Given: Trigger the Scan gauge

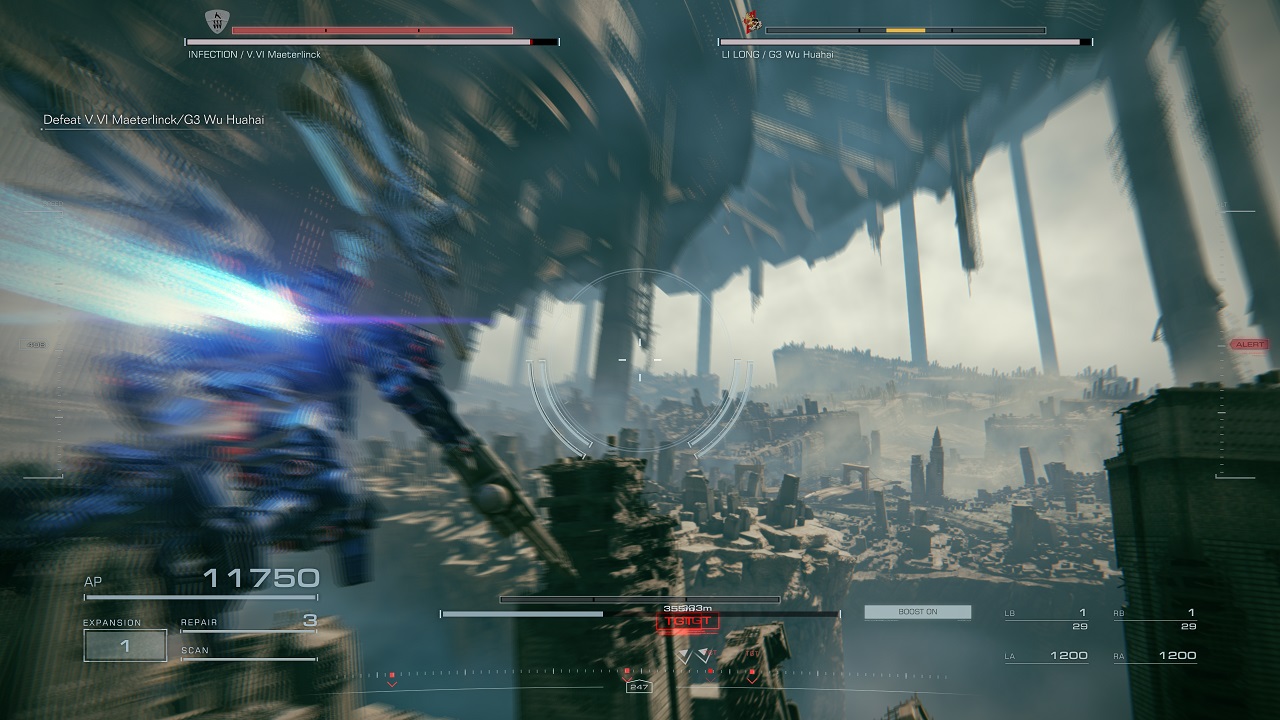Looking at the screenshot, I should 248,652.
